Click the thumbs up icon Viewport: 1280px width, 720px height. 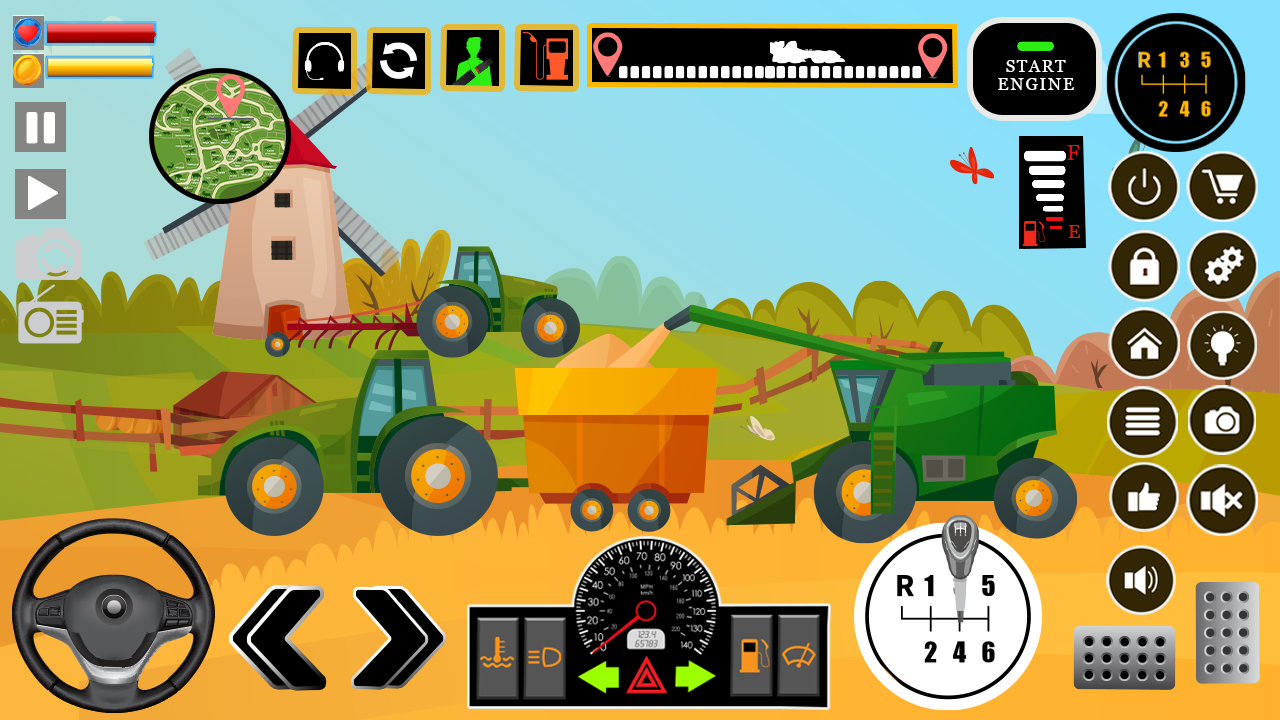click(x=1143, y=500)
